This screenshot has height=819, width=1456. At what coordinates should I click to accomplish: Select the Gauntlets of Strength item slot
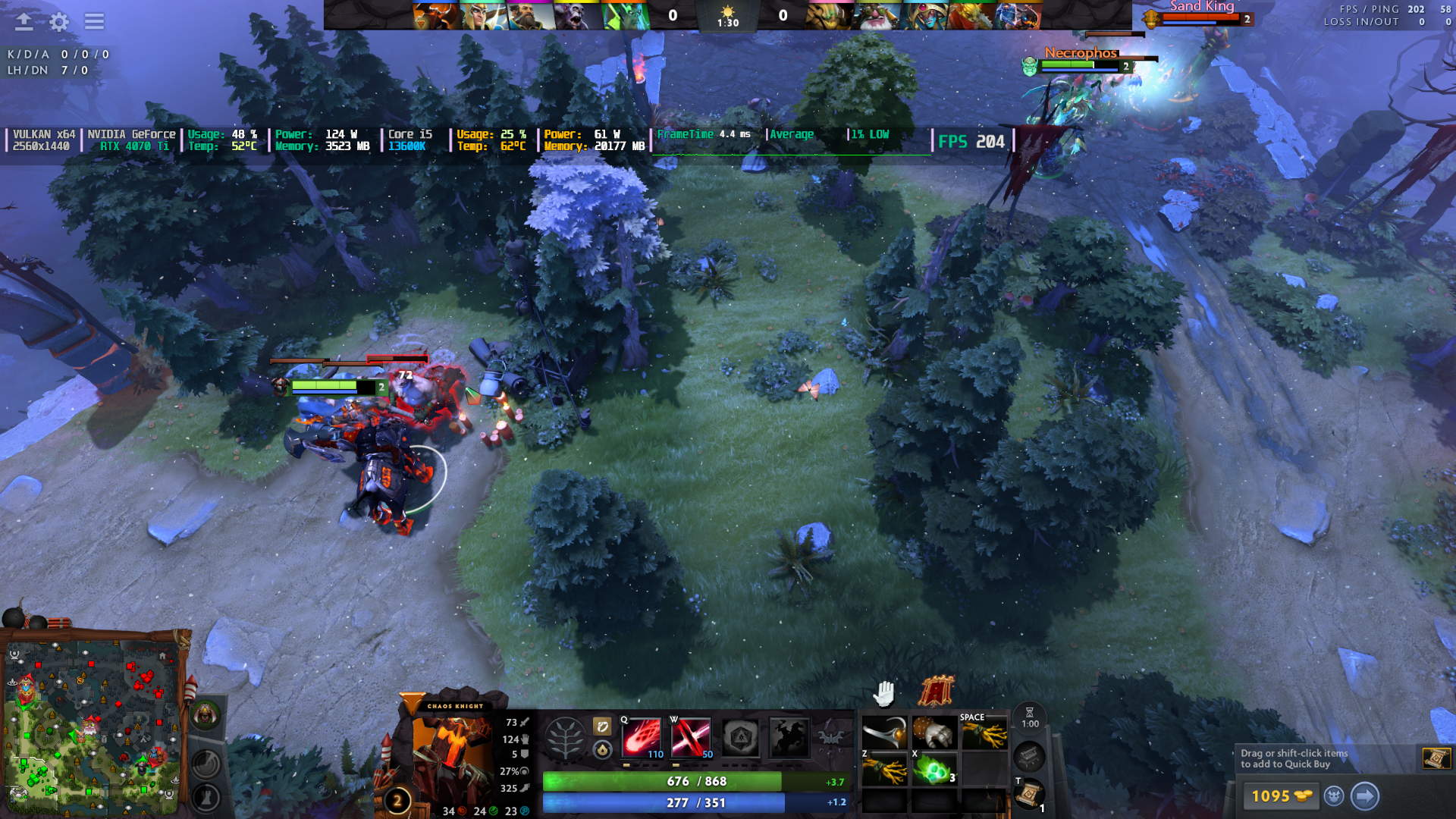click(x=934, y=733)
